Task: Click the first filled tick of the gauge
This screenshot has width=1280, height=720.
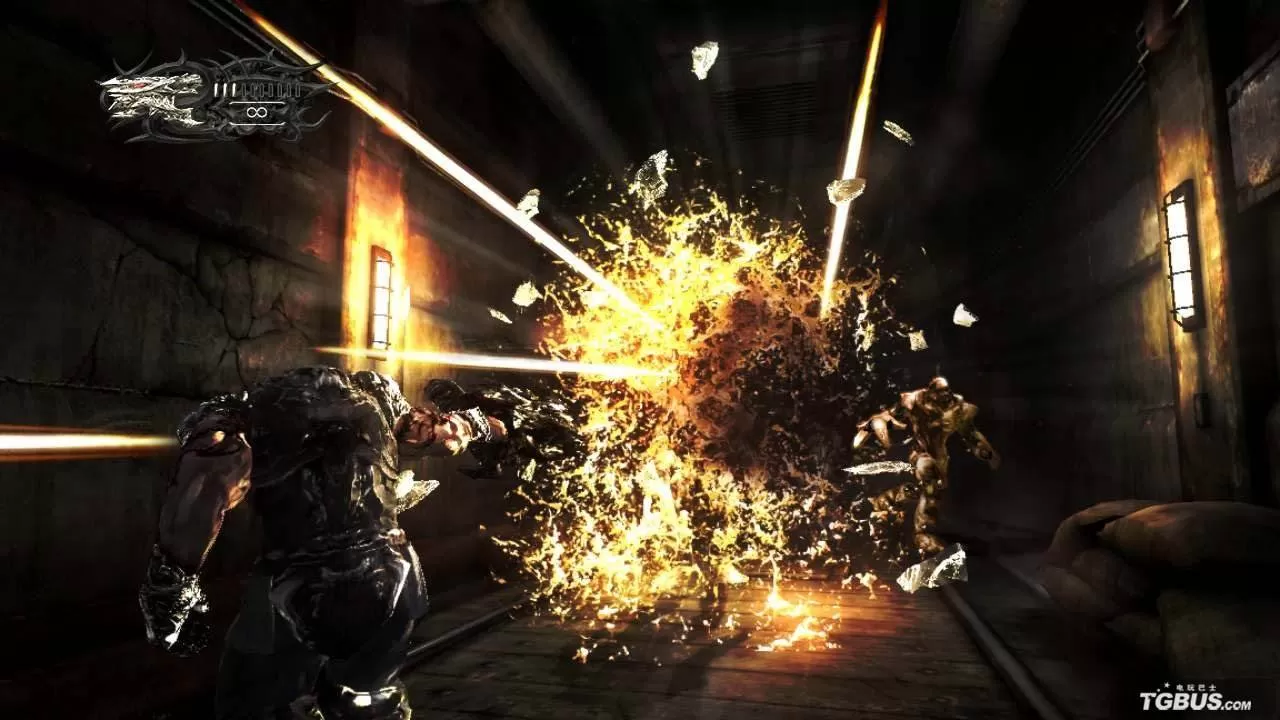Action: (216, 89)
